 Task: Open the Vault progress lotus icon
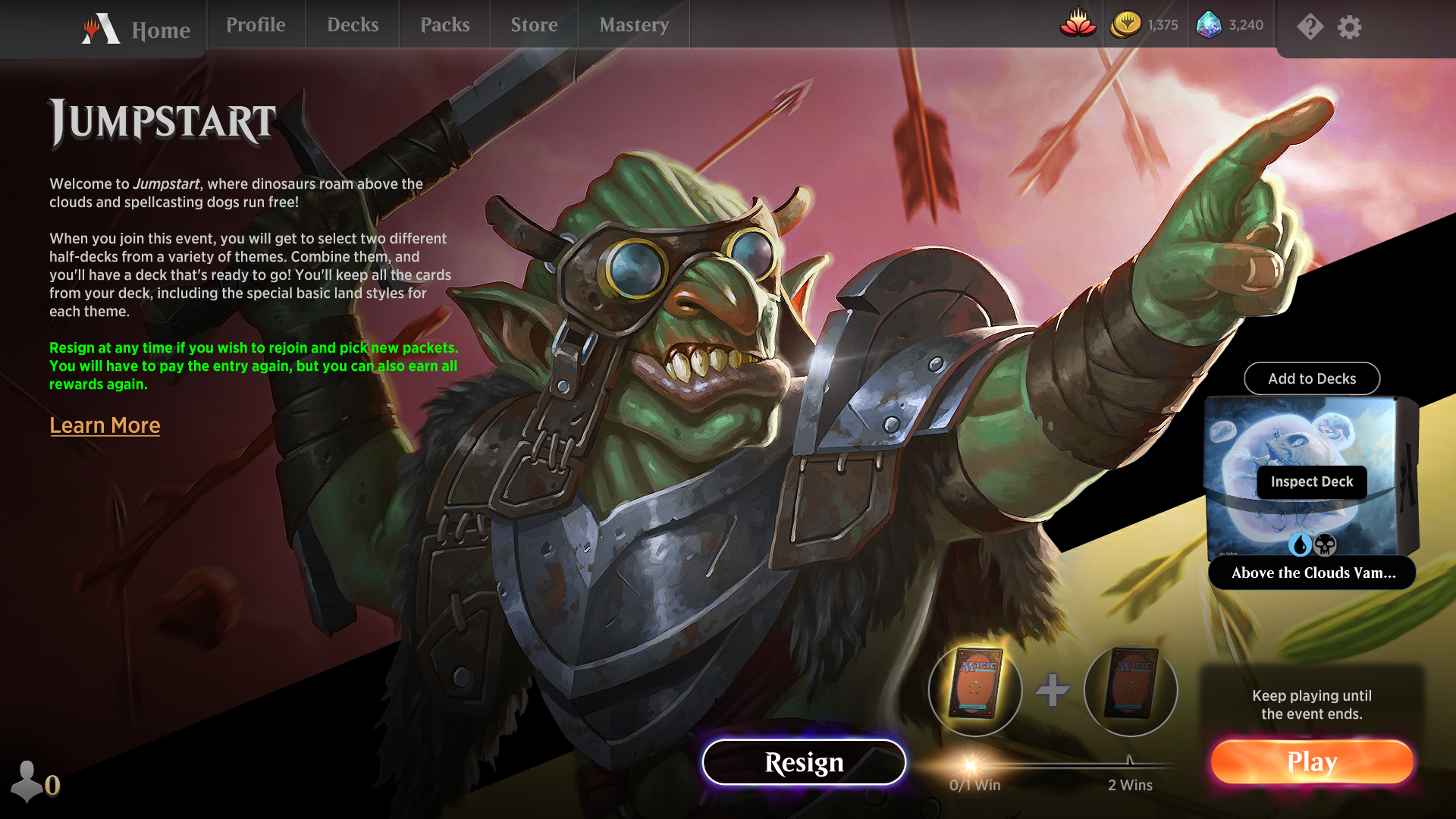1078,25
